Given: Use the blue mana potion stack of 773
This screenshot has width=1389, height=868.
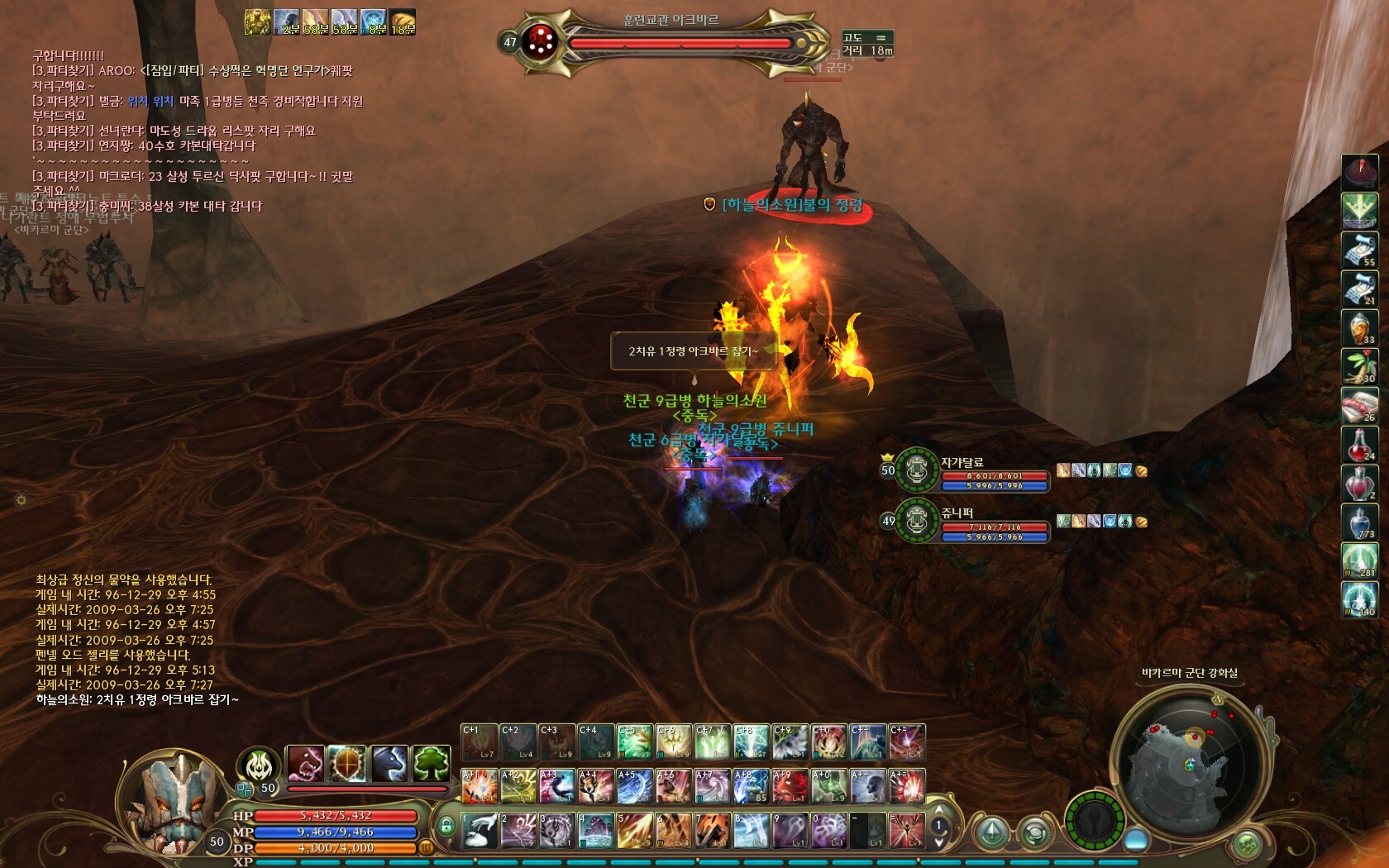Looking at the screenshot, I should click(x=1359, y=522).
